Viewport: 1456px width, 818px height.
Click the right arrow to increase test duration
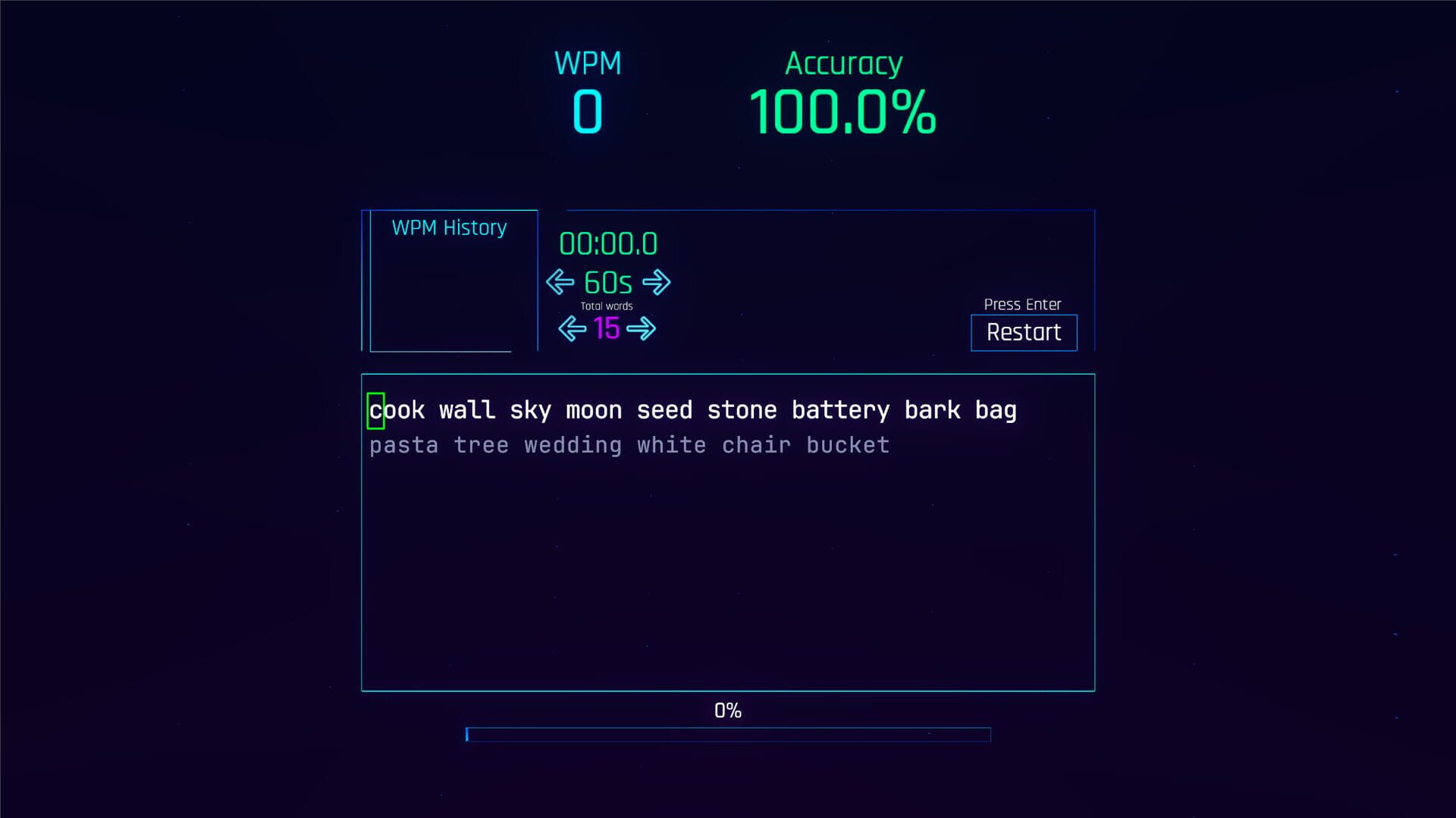(x=657, y=282)
